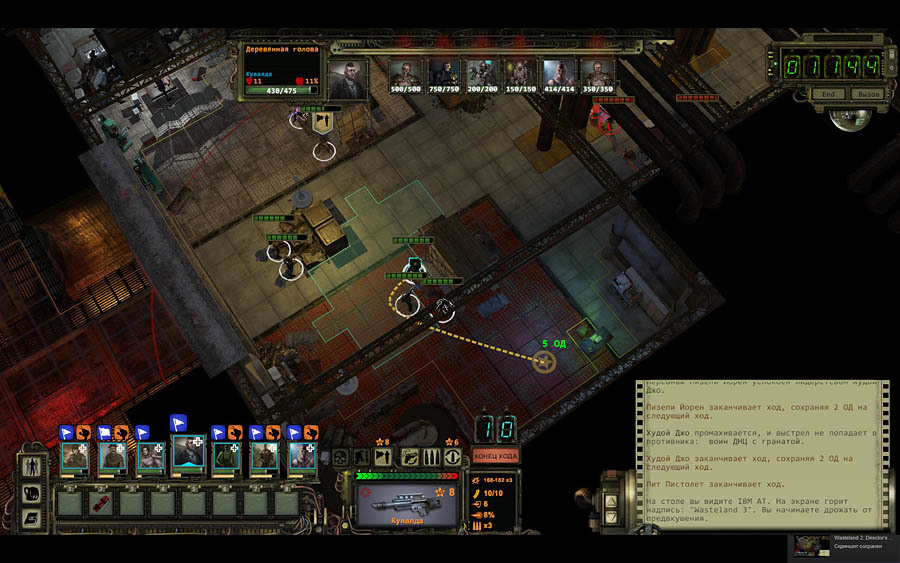Activate the ambush mode action icon

(x=452, y=456)
